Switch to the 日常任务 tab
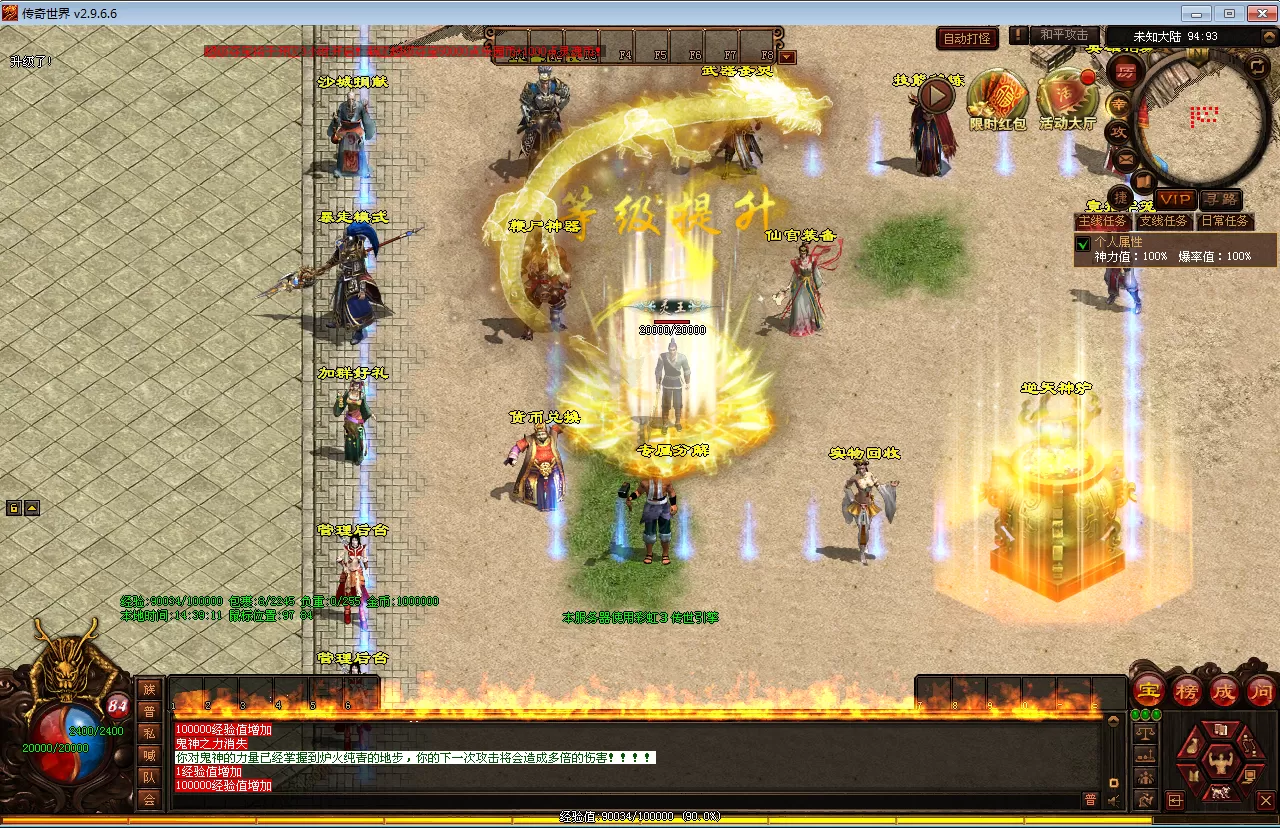Screen dimensions: 1280x828 (1225, 221)
